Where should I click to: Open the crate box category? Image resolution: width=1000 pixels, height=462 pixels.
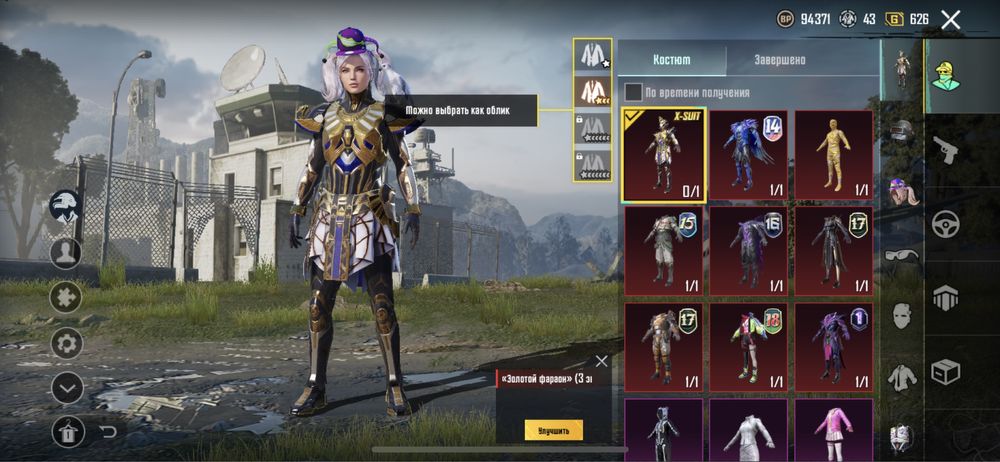945,372
